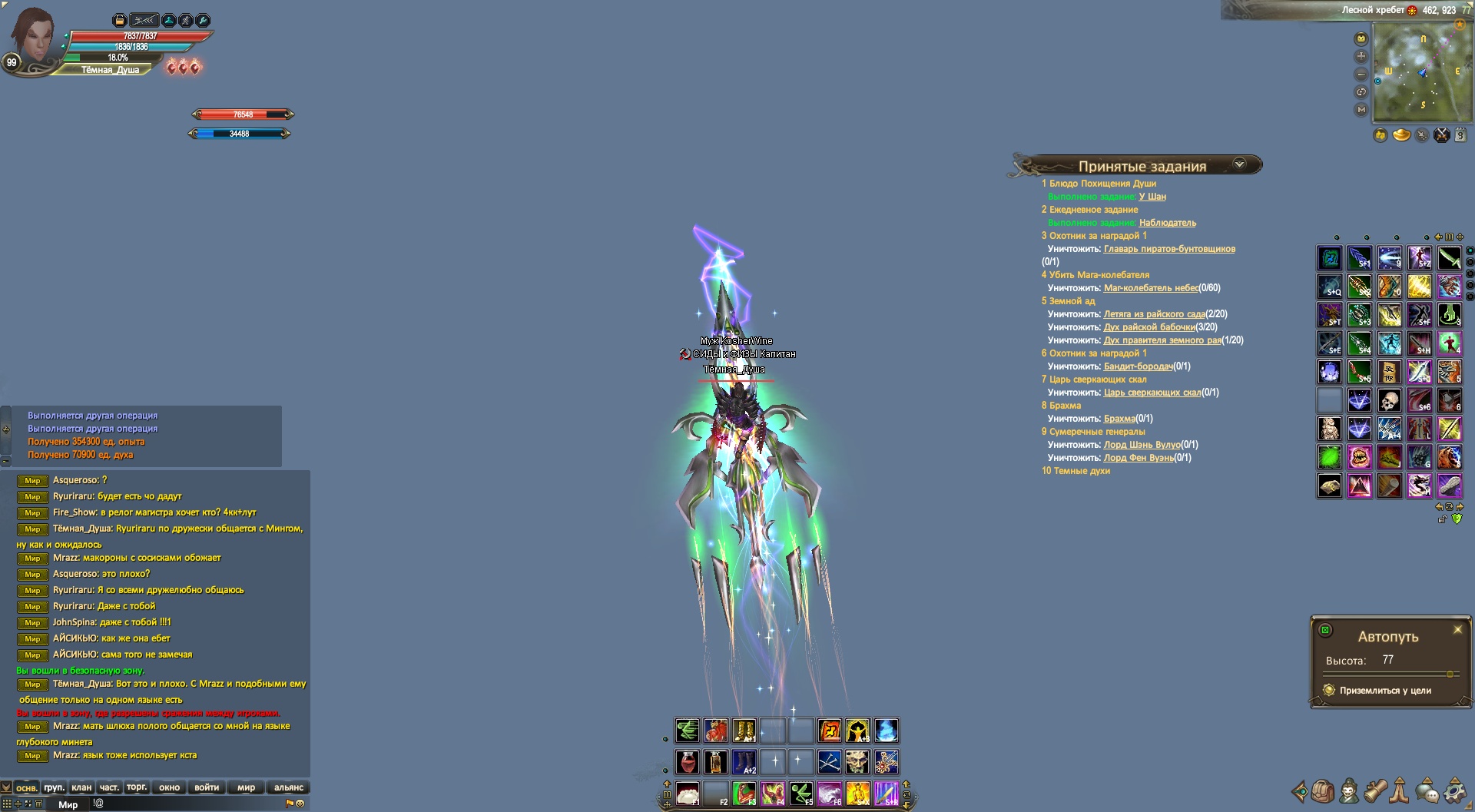Switch chat to the клан tab
1475x812 pixels.
pos(81,787)
